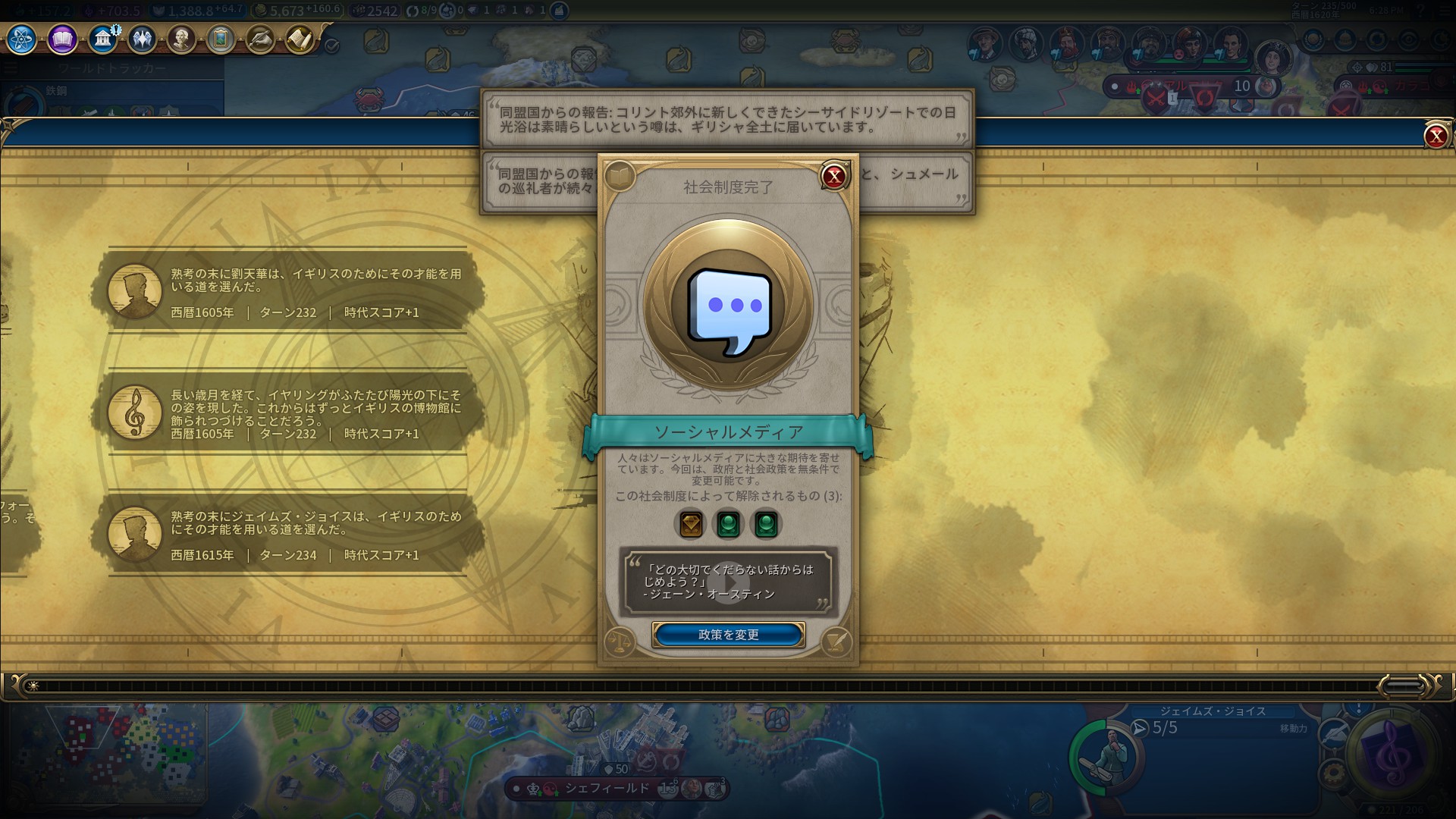Select the earring artifact timeline moment
The image size is (1456, 819).
288,413
